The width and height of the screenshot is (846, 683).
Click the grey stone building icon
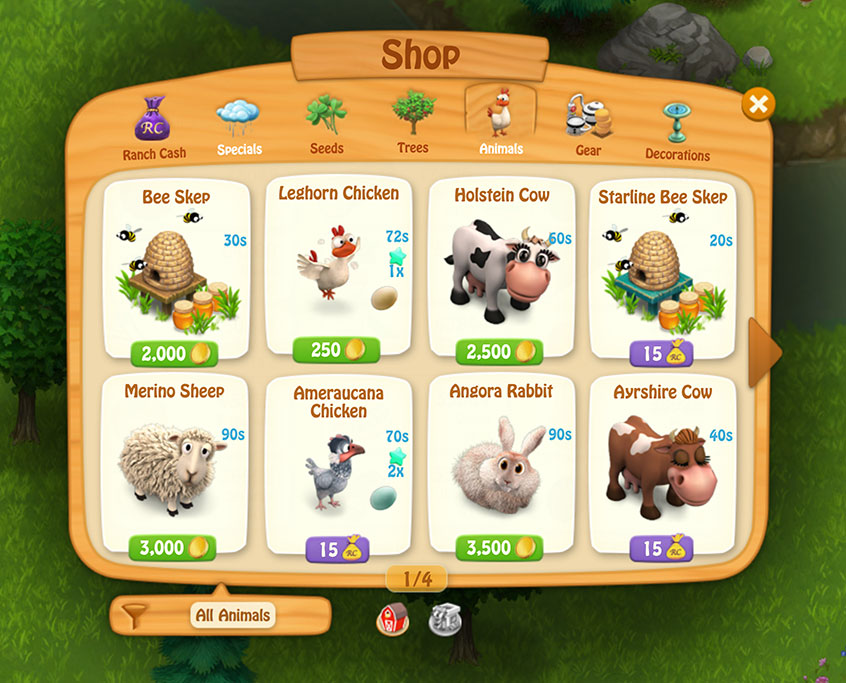click(x=444, y=620)
